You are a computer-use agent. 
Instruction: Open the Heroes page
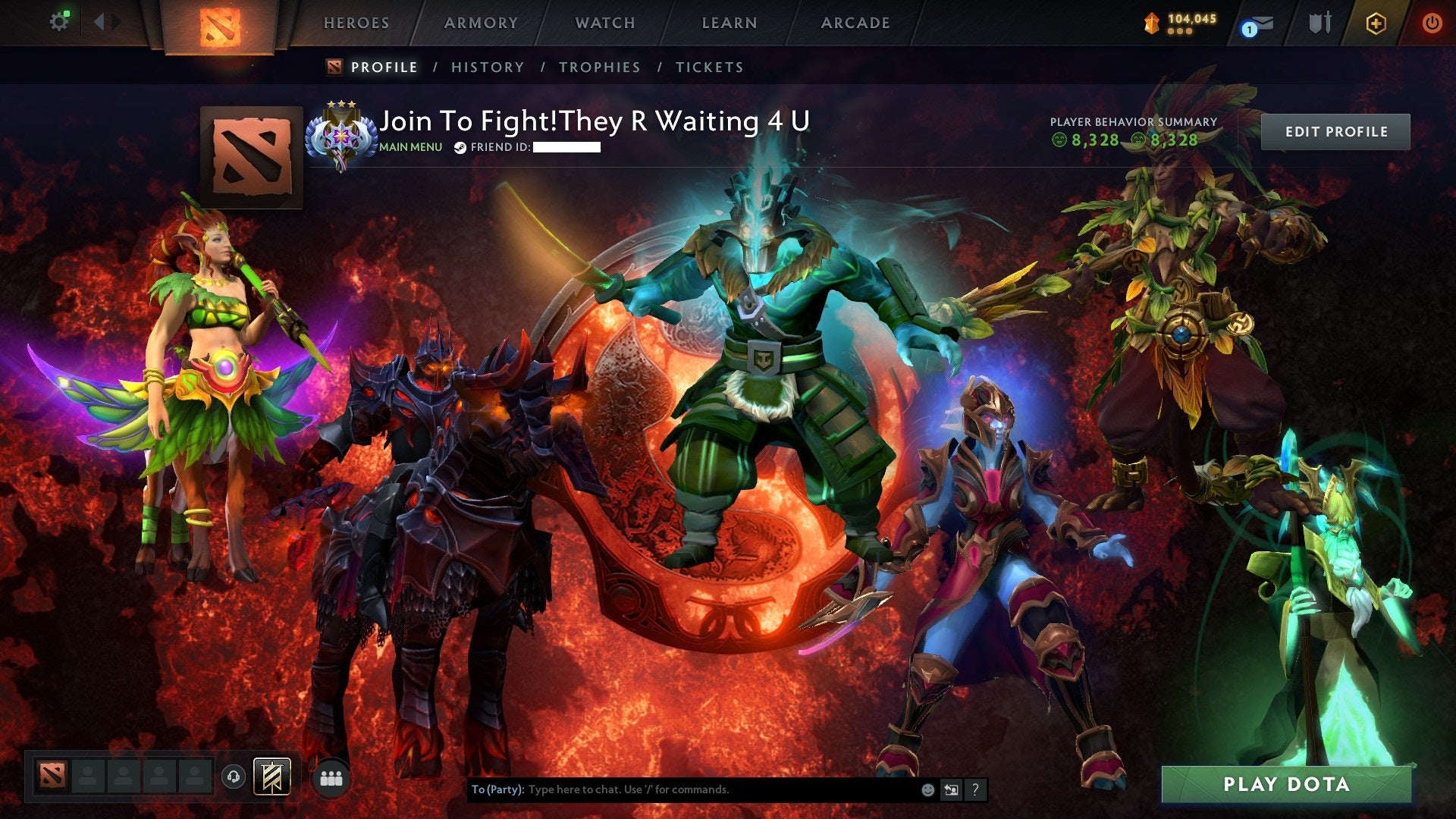356,23
